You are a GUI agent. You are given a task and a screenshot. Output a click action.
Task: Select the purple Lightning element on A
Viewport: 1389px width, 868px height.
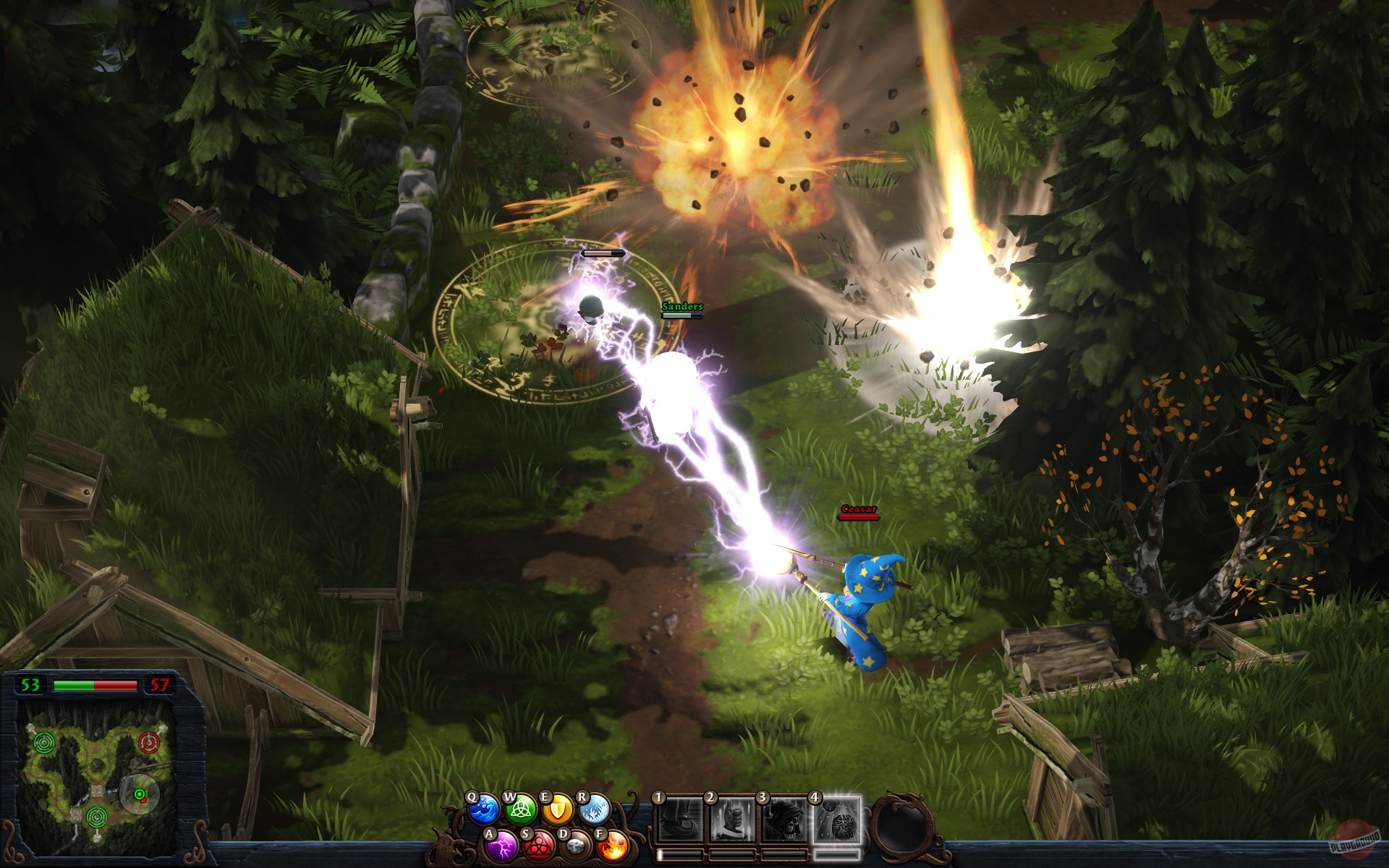(x=501, y=848)
